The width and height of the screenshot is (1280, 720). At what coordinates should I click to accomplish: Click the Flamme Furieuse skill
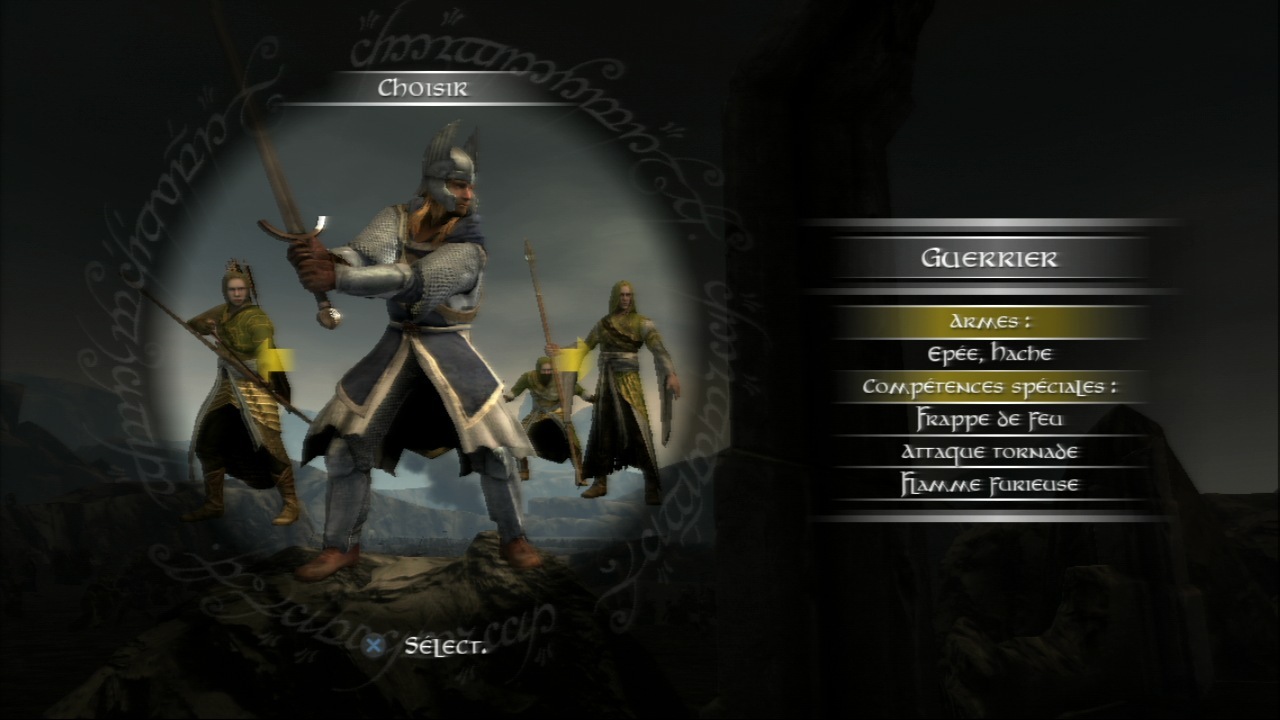(988, 485)
